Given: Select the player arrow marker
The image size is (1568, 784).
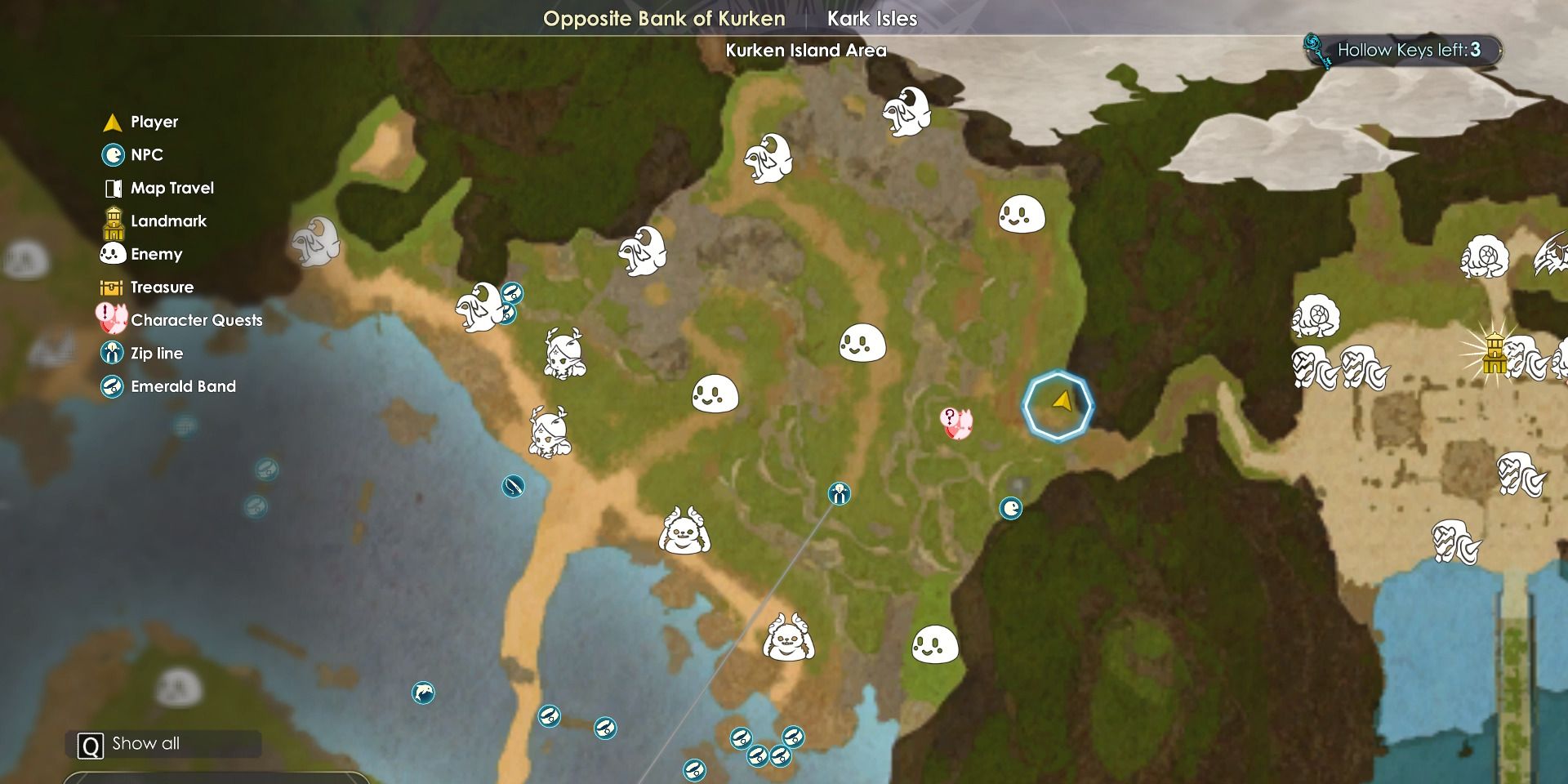Looking at the screenshot, I should click(x=1062, y=401).
